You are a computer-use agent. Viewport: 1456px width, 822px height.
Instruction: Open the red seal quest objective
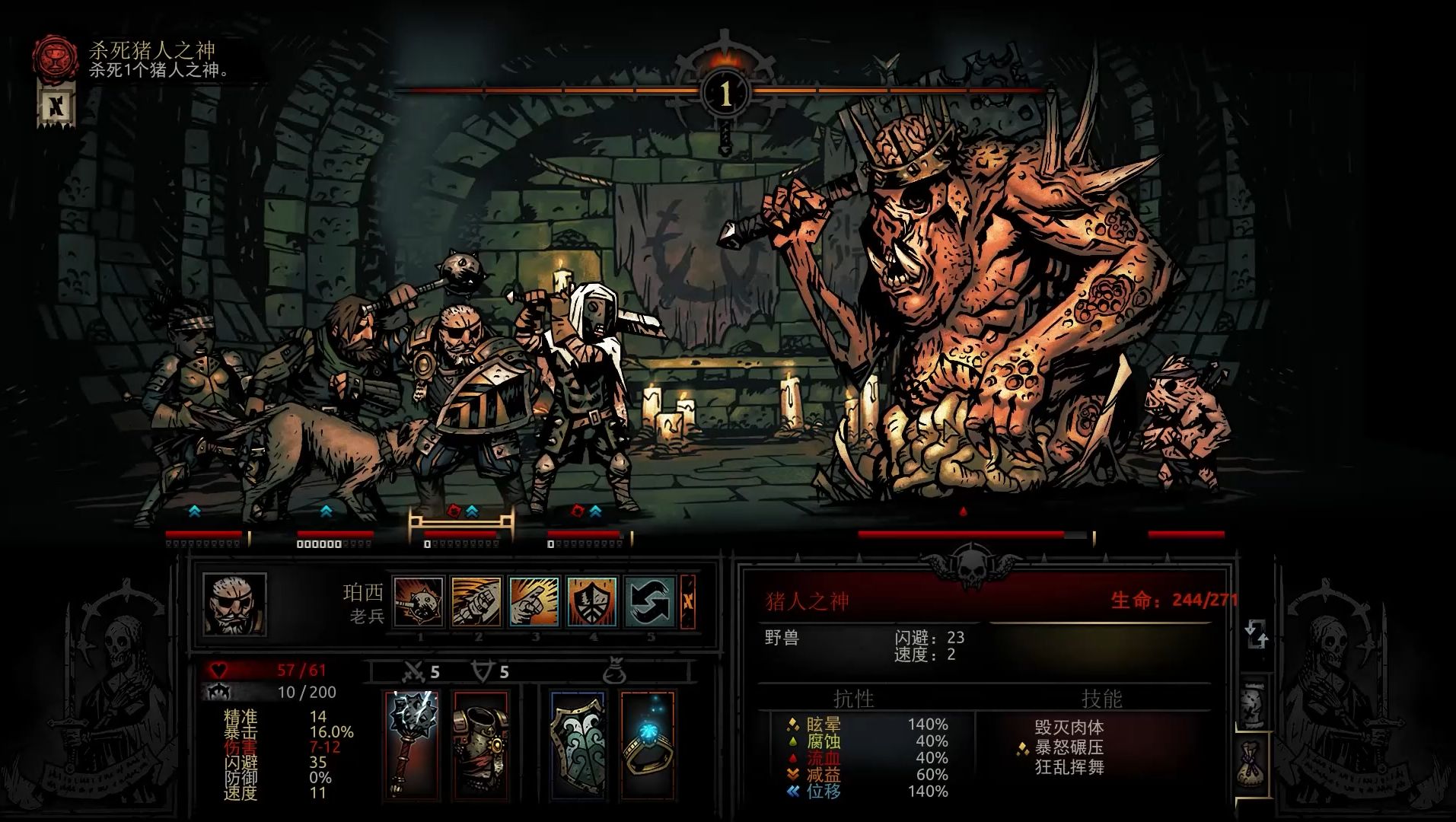pos(54,56)
